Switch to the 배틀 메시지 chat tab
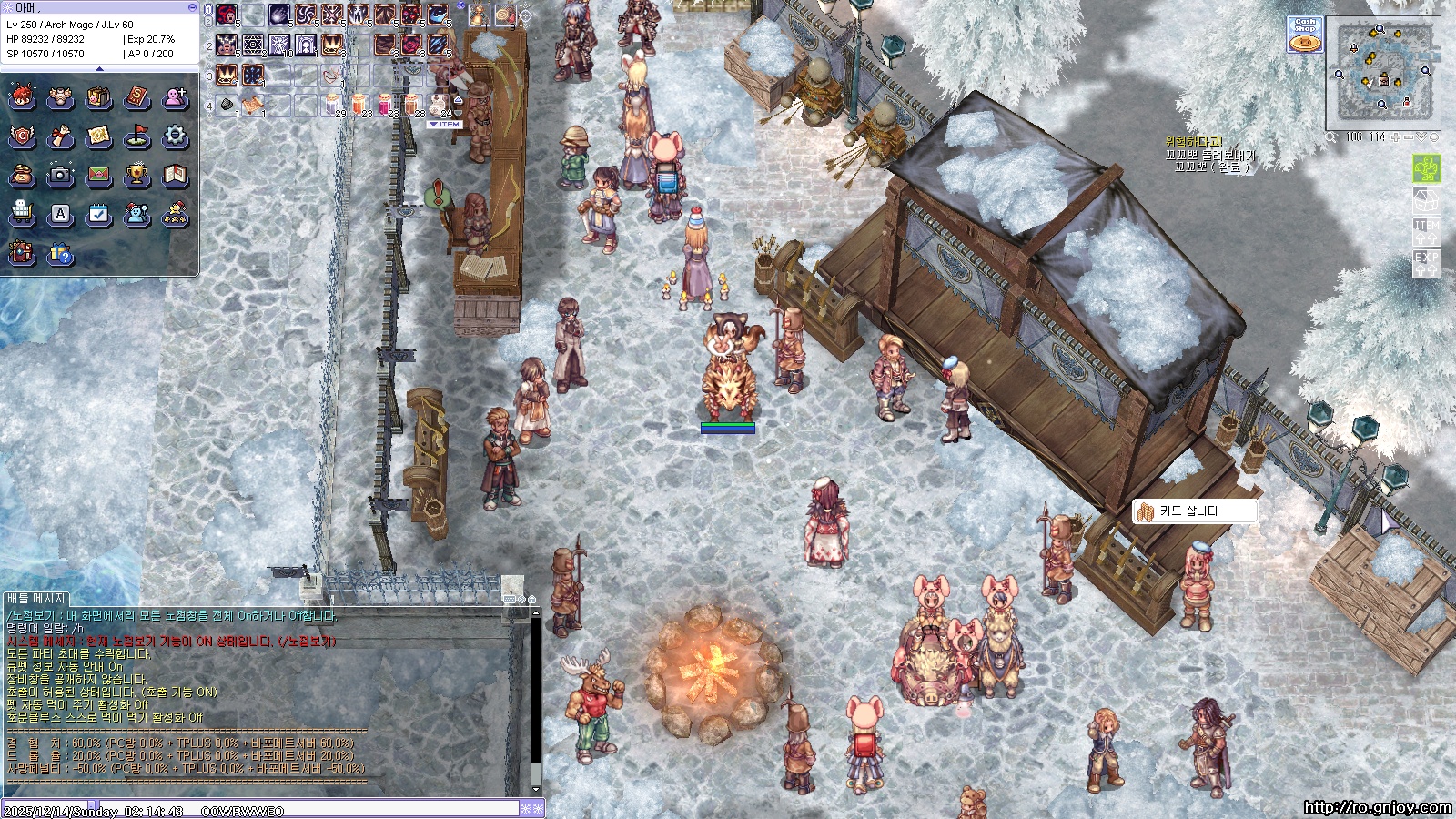 [36, 599]
